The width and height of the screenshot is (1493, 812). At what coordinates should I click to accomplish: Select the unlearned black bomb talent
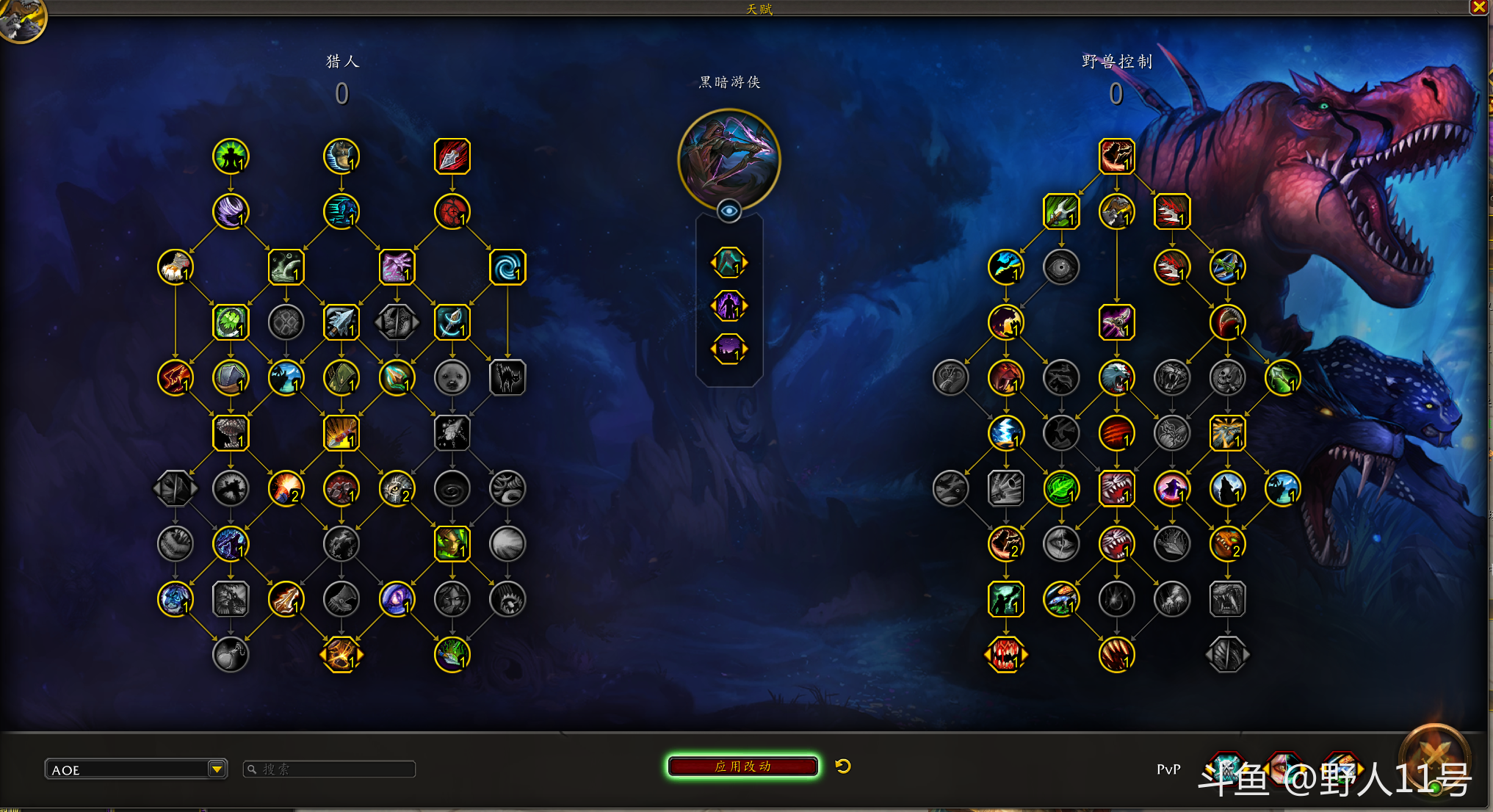tap(231, 655)
